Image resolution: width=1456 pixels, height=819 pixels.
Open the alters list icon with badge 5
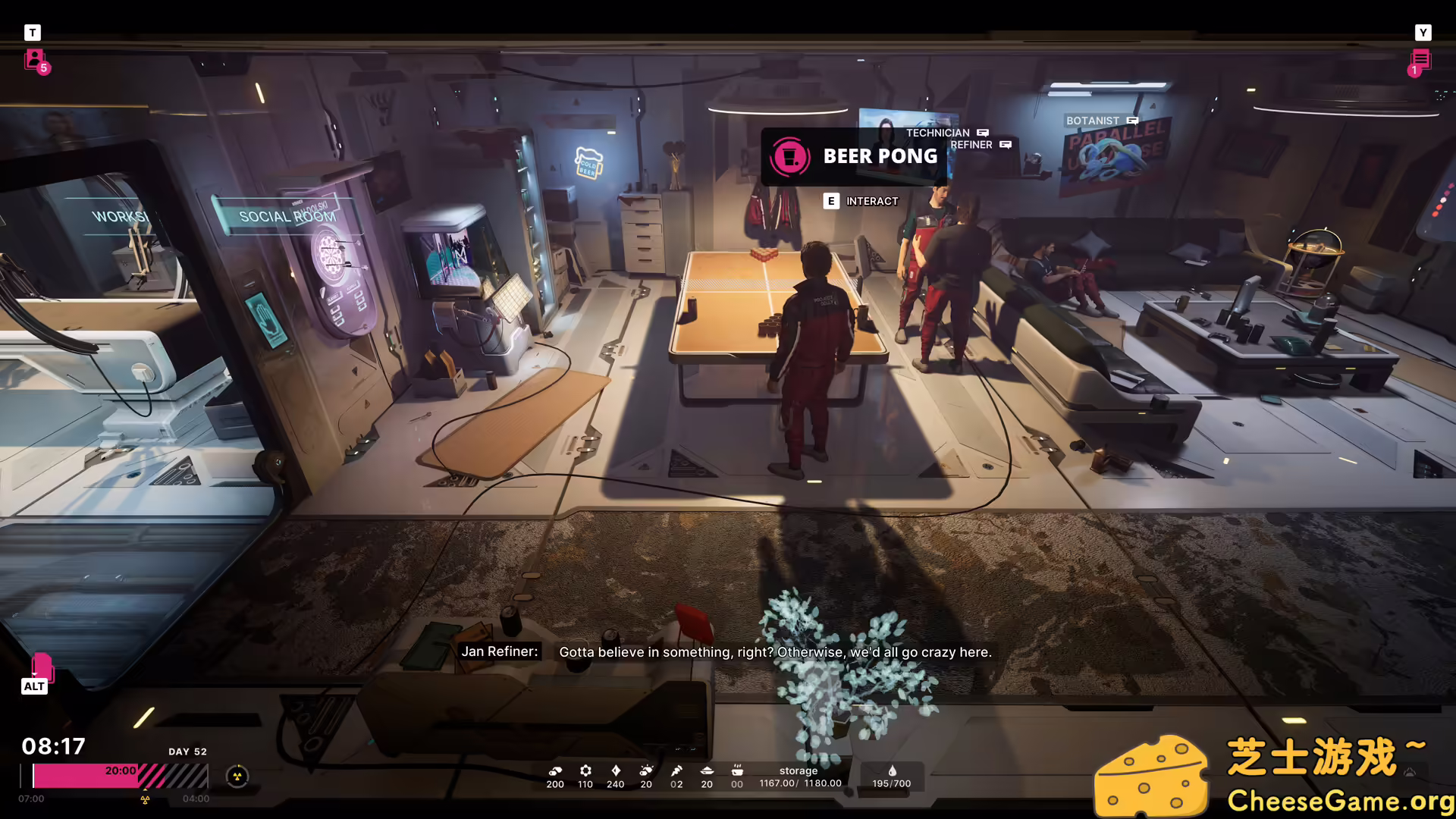35,60
